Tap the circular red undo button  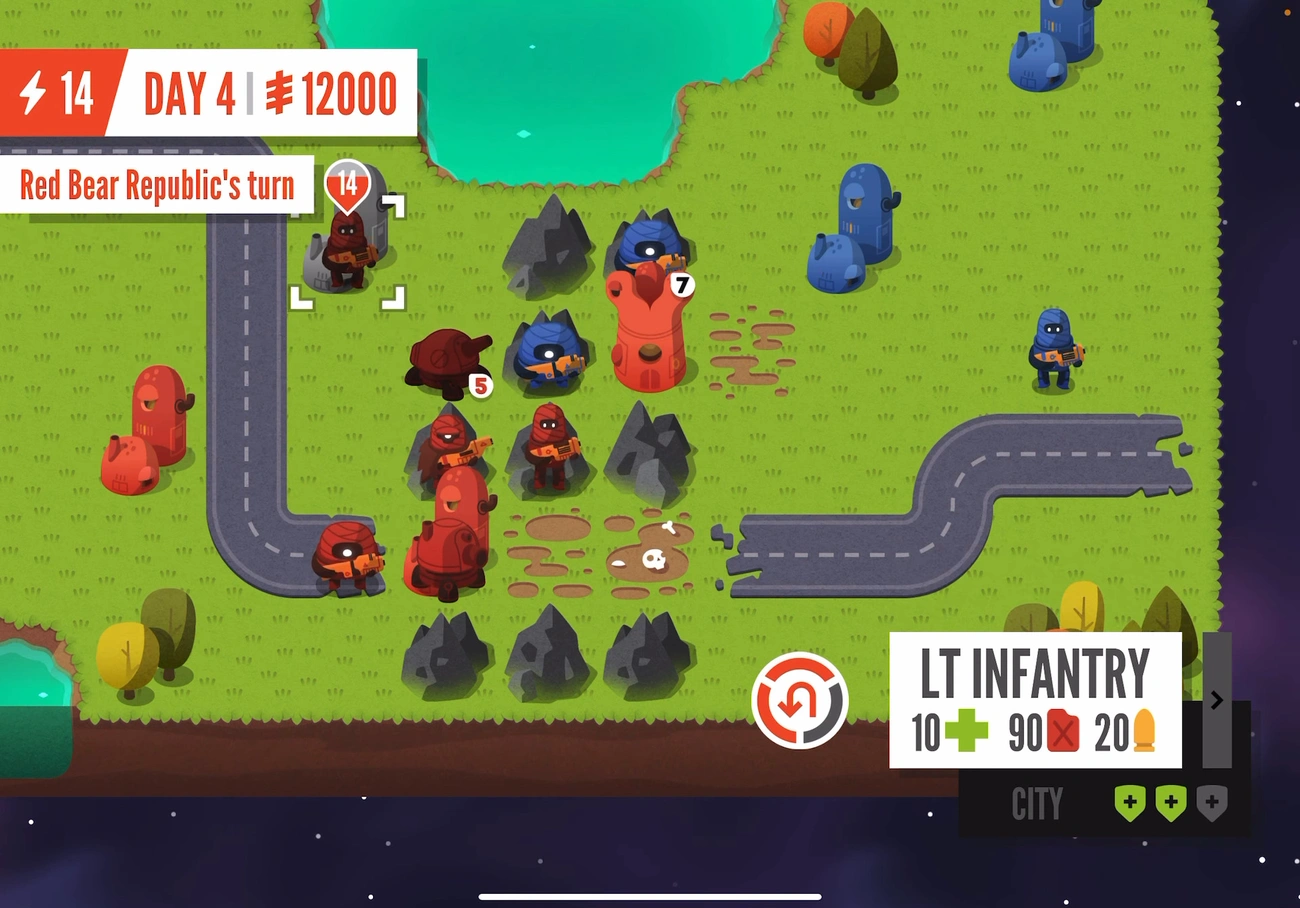(x=799, y=700)
